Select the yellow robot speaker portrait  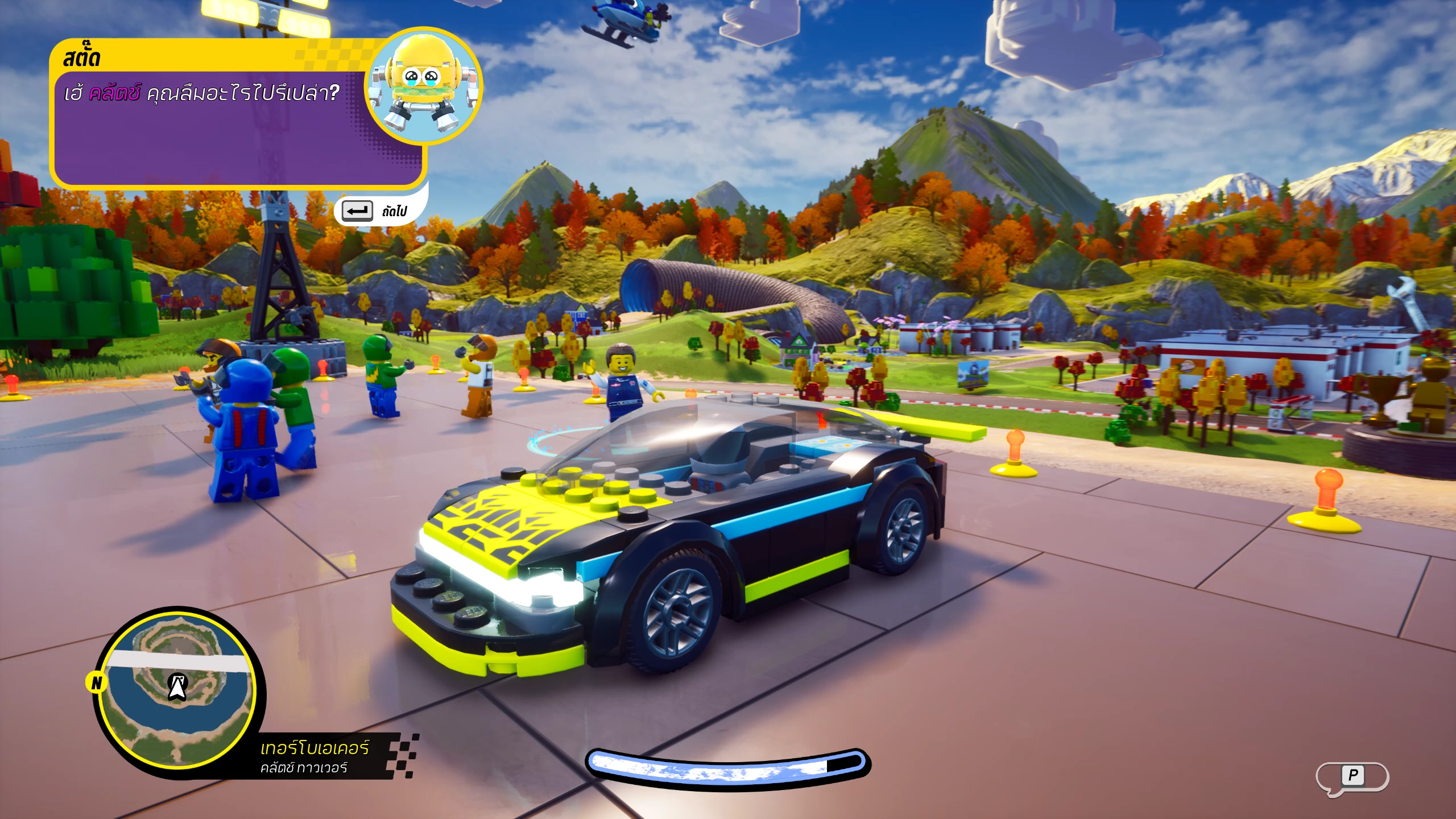[423, 86]
